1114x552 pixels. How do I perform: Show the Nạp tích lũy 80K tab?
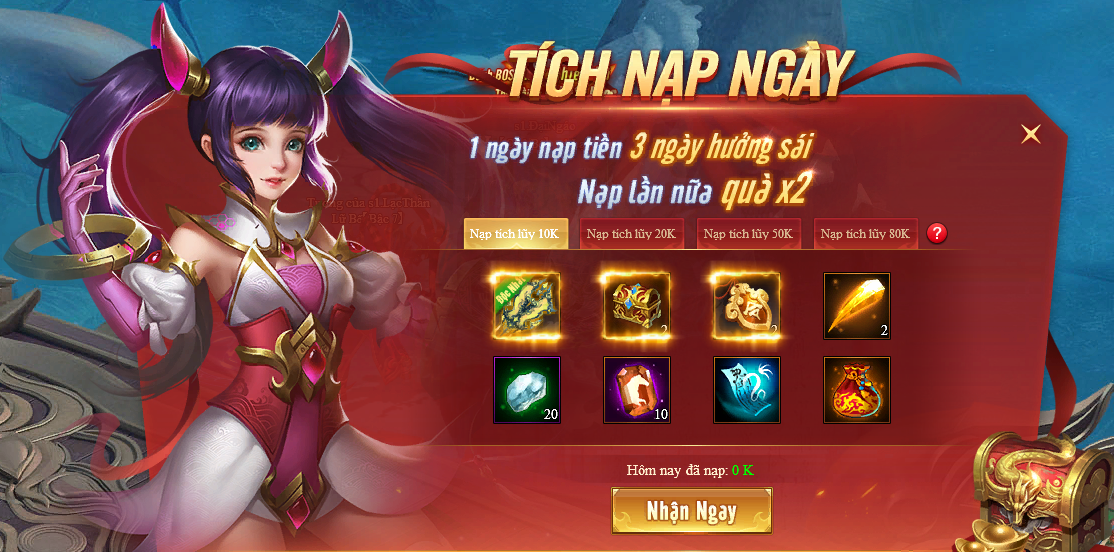(866, 234)
